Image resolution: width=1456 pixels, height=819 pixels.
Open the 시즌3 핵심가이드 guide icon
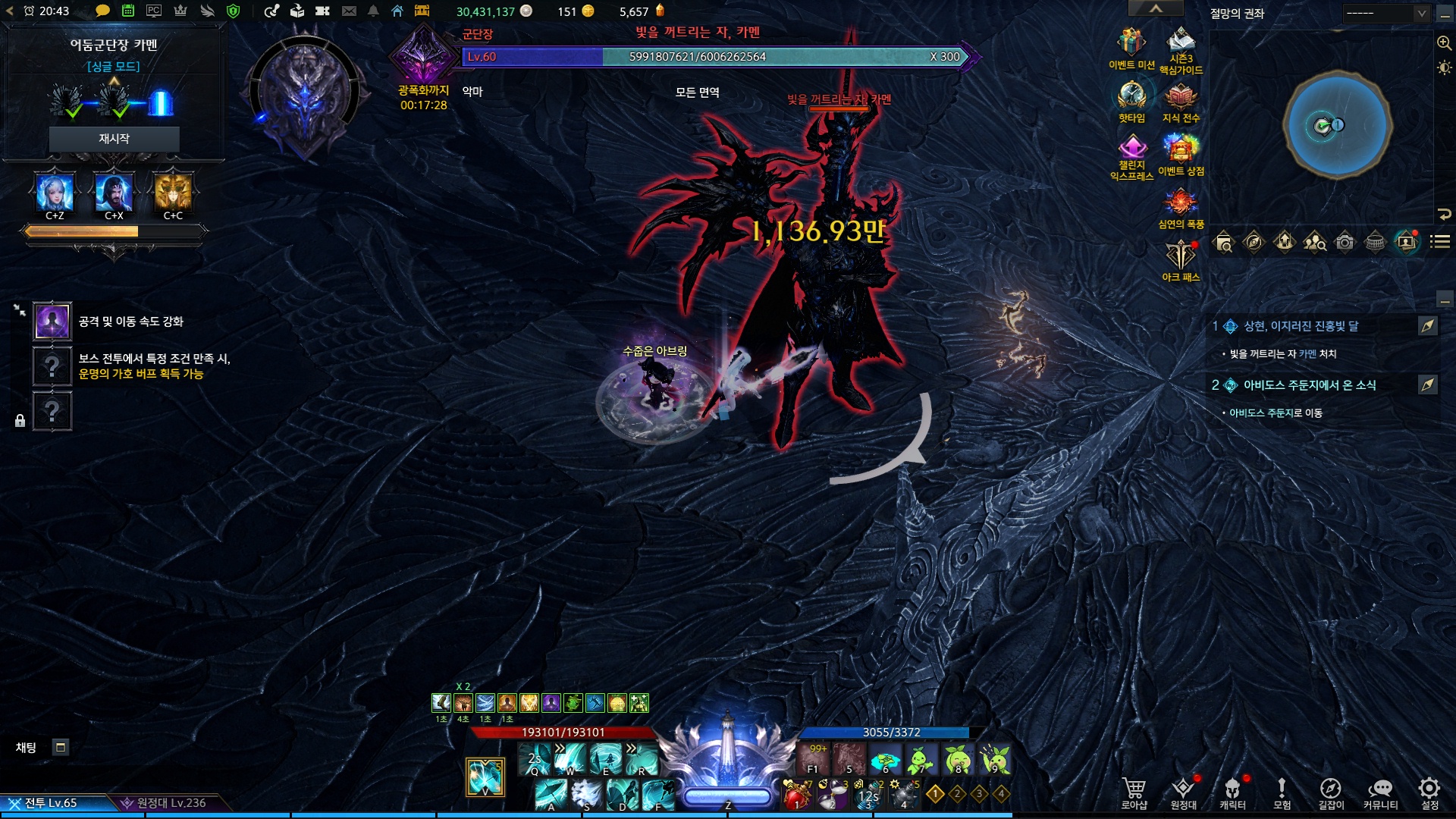tap(1181, 44)
